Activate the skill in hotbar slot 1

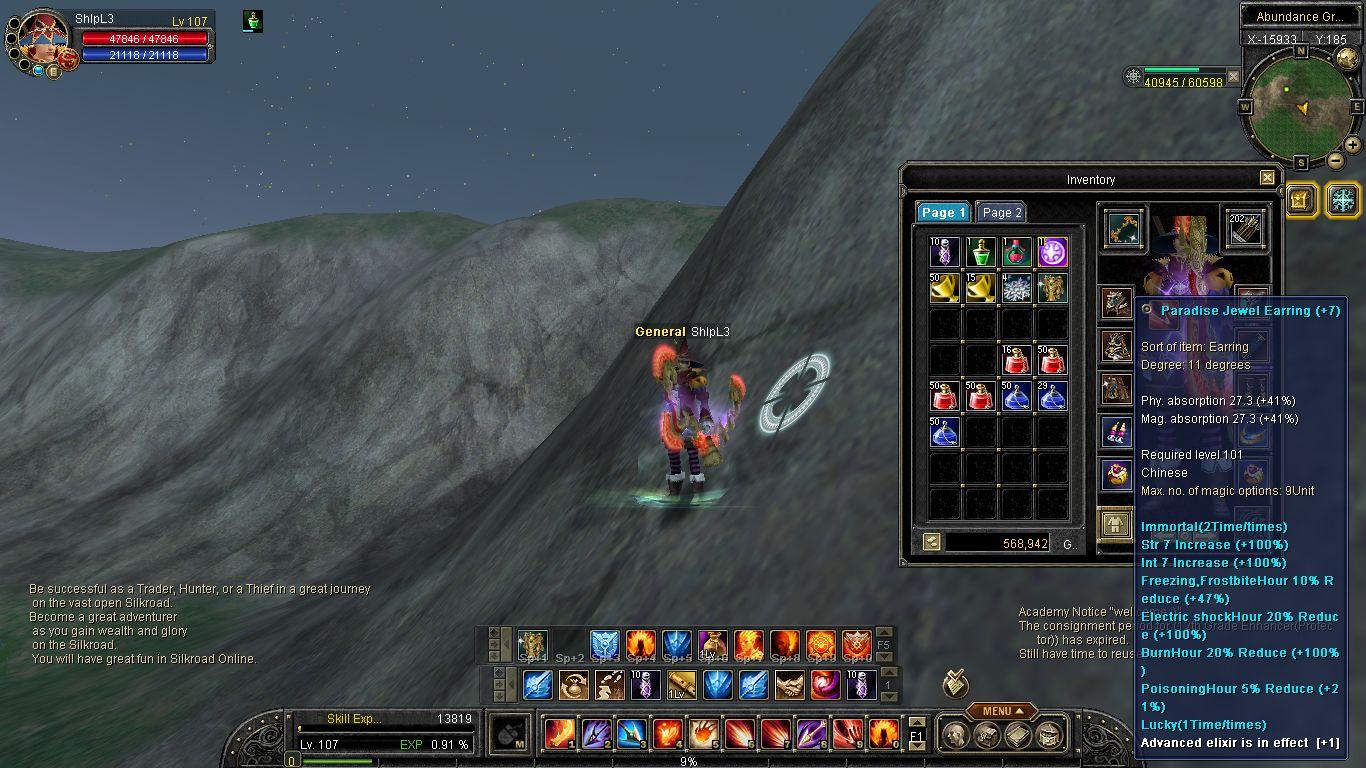pyautogui.click(x=560, y=734)
